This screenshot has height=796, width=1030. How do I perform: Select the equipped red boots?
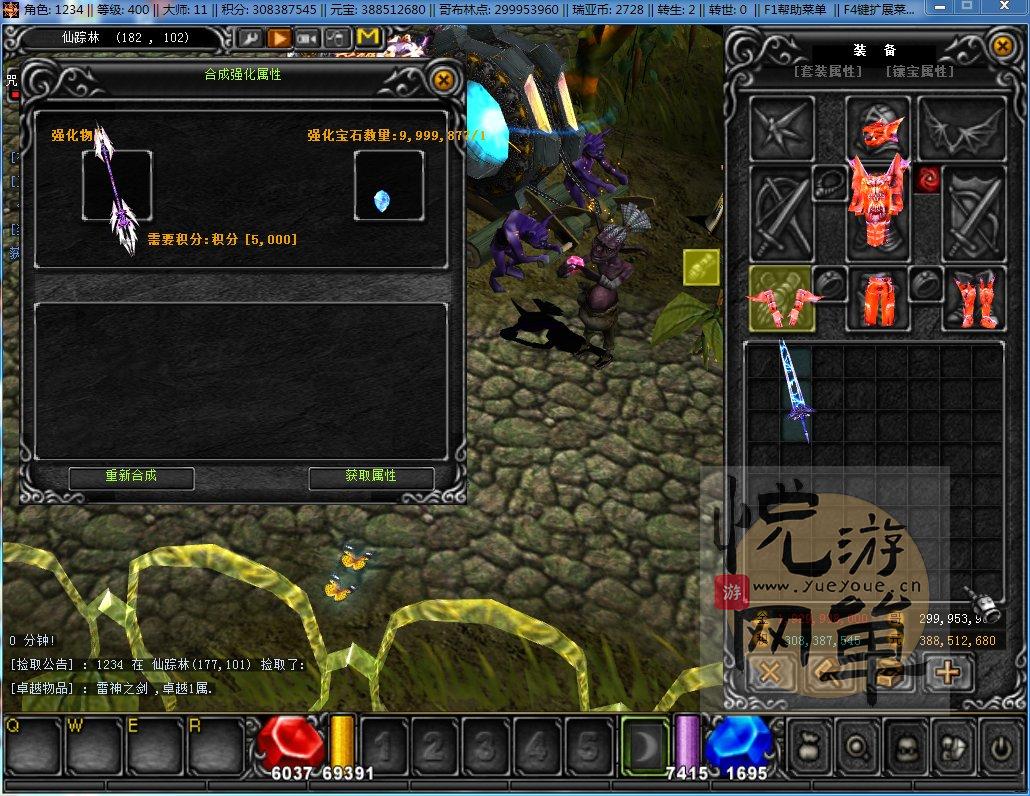click(x=973, y=299)
